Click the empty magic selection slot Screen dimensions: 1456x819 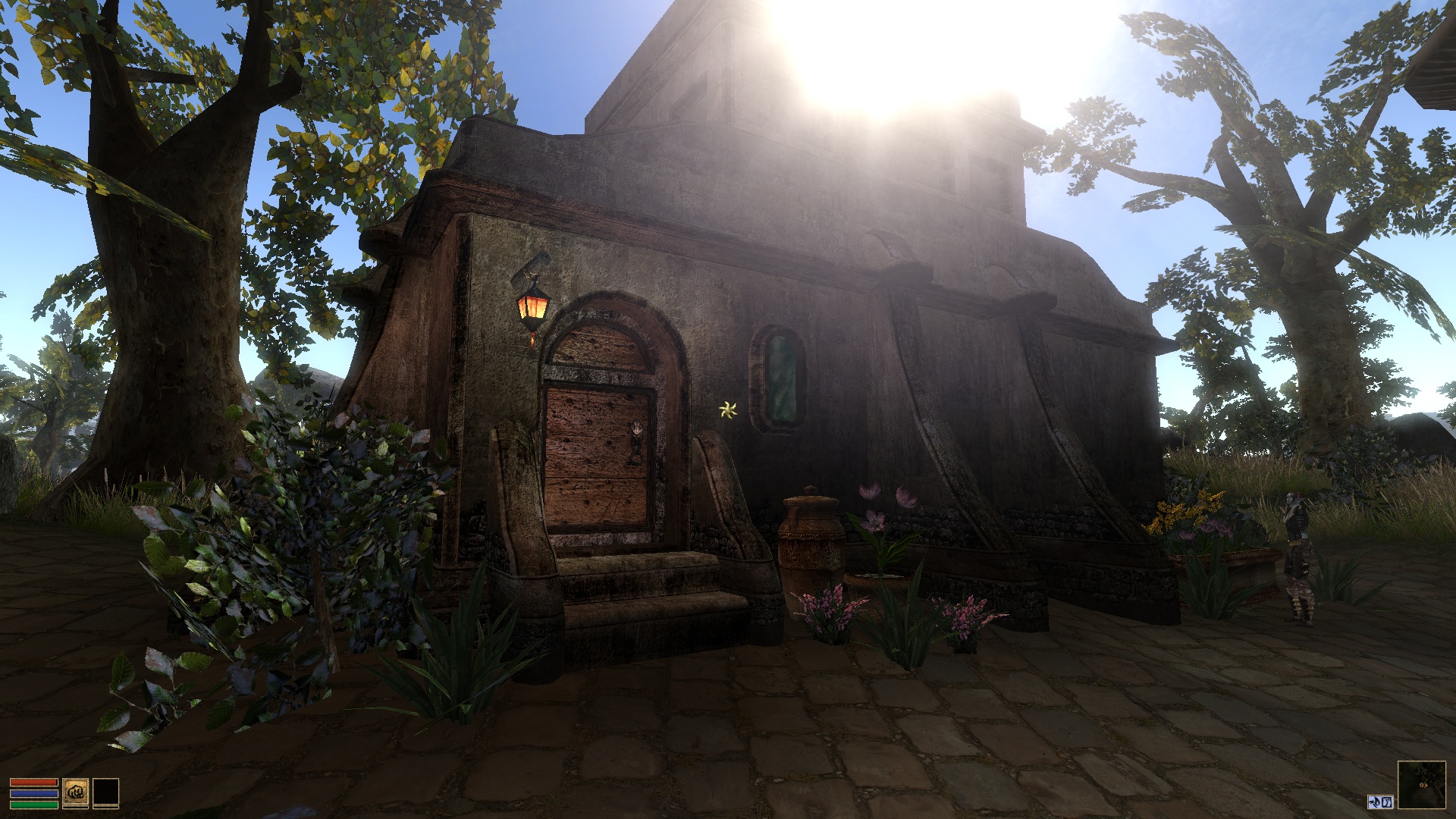tap(106, 792)
